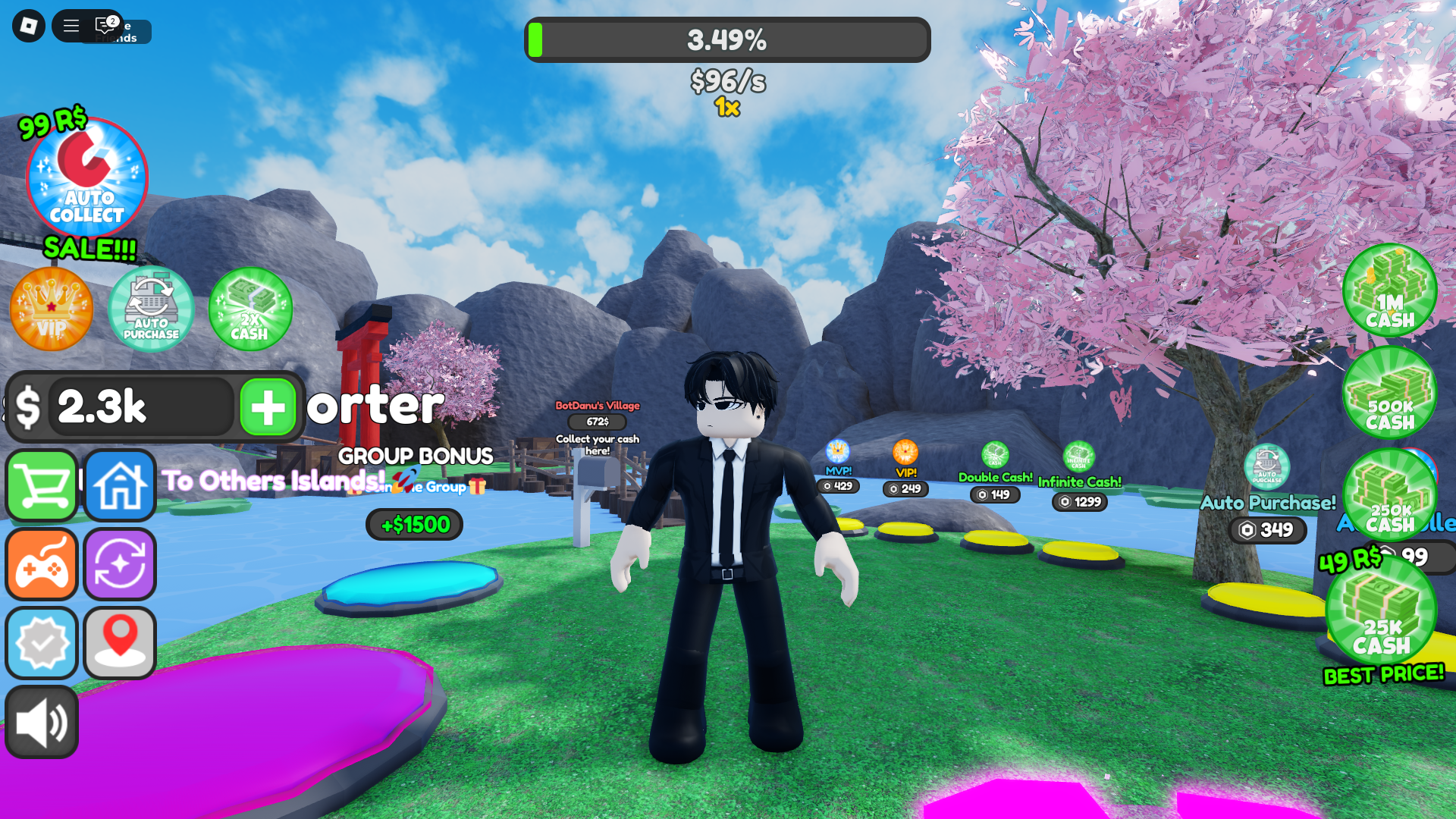The image size is (1456, 819).
Task: Open the orange gamepad controls icon
Action: tap(41, 565)
